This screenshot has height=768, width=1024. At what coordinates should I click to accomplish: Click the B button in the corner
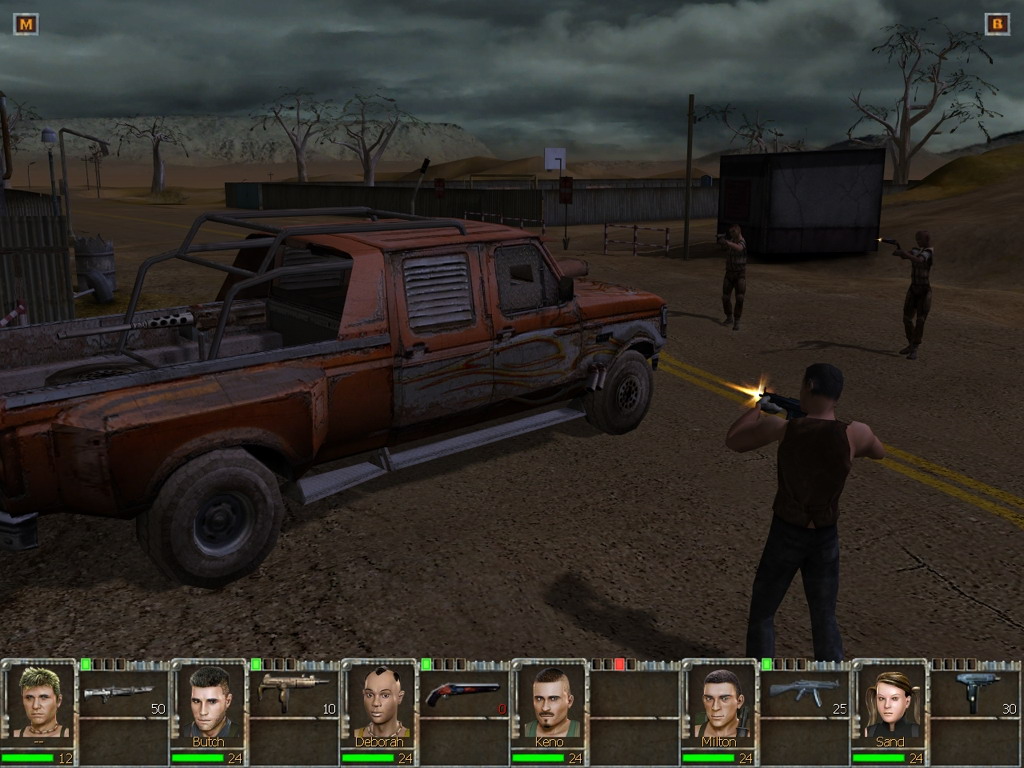(997, 24)
